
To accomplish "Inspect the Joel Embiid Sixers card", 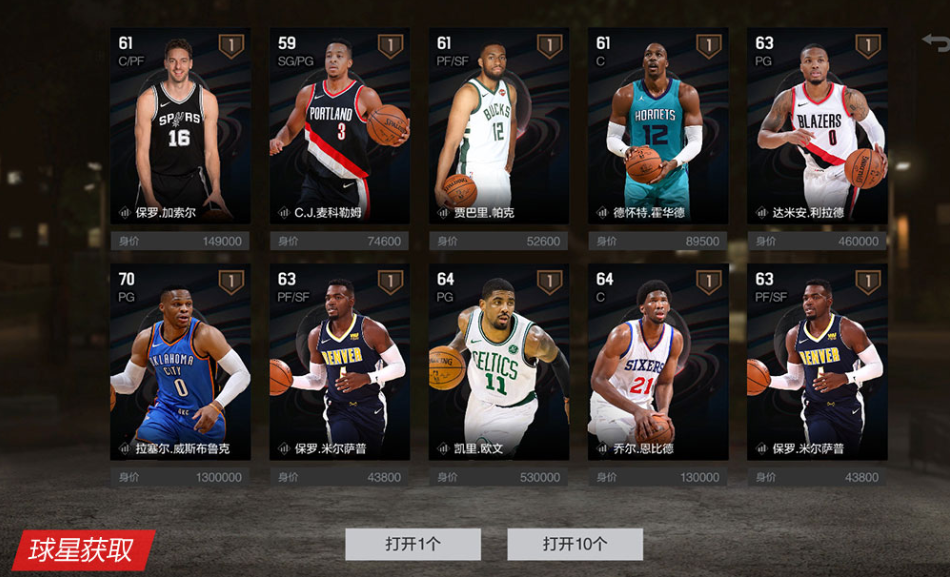I will 658,362.
